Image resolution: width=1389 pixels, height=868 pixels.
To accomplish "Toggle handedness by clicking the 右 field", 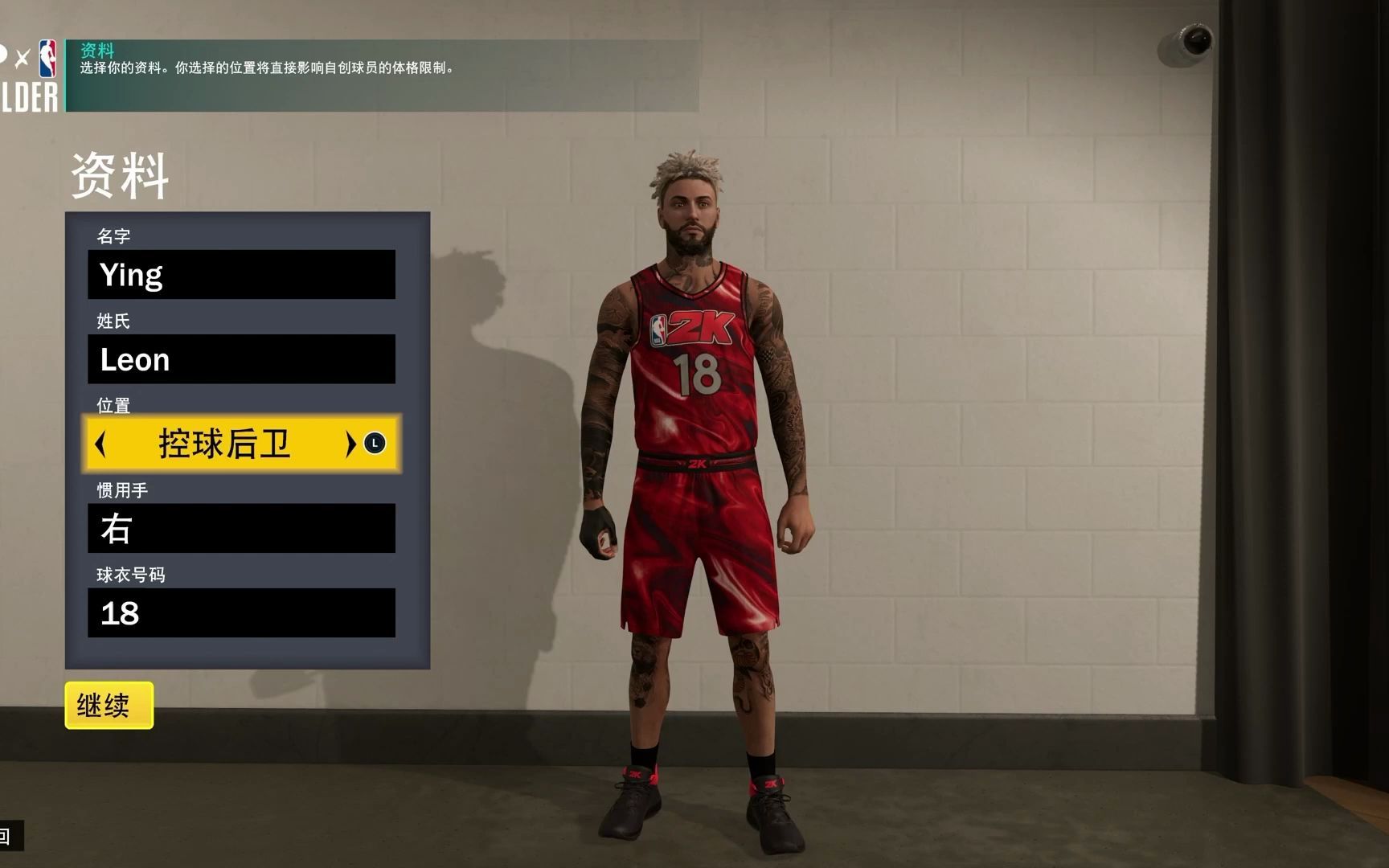I will (241, 528).
